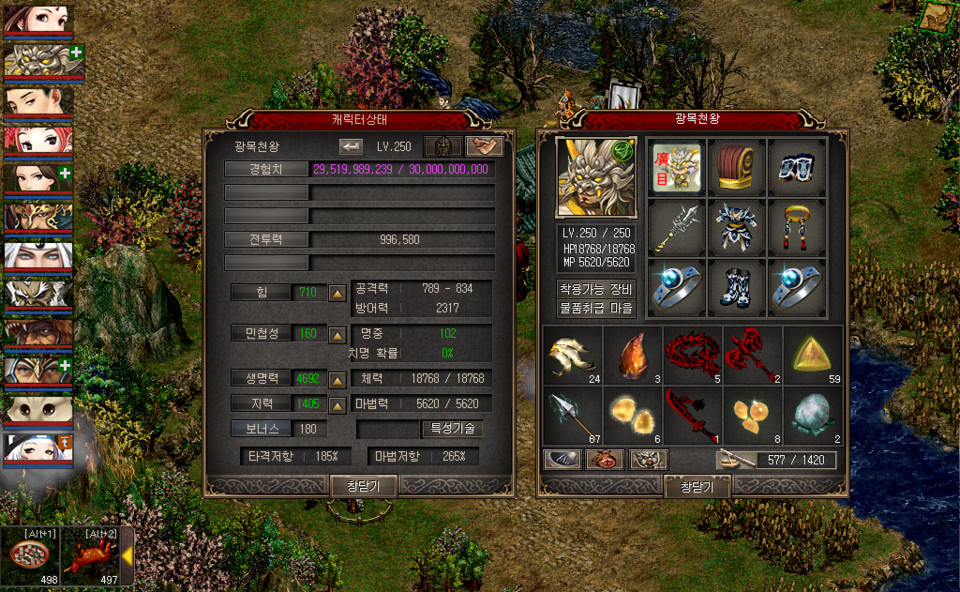960x592 pixels.
Task: Select the red-and-gold helmet equipment slot
Action: click(x=737, y=167)
